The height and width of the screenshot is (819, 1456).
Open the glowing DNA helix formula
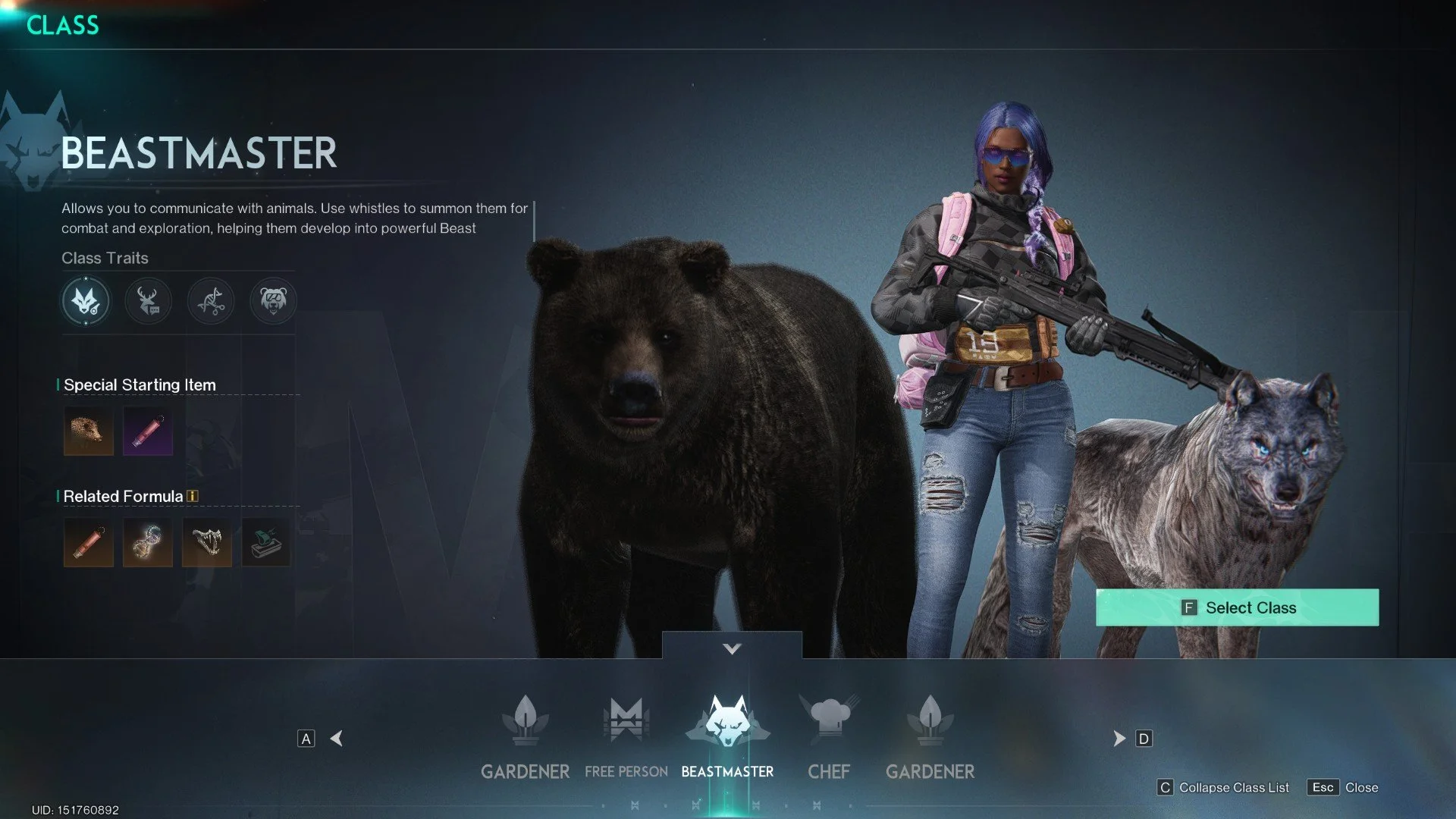point(148,542)
